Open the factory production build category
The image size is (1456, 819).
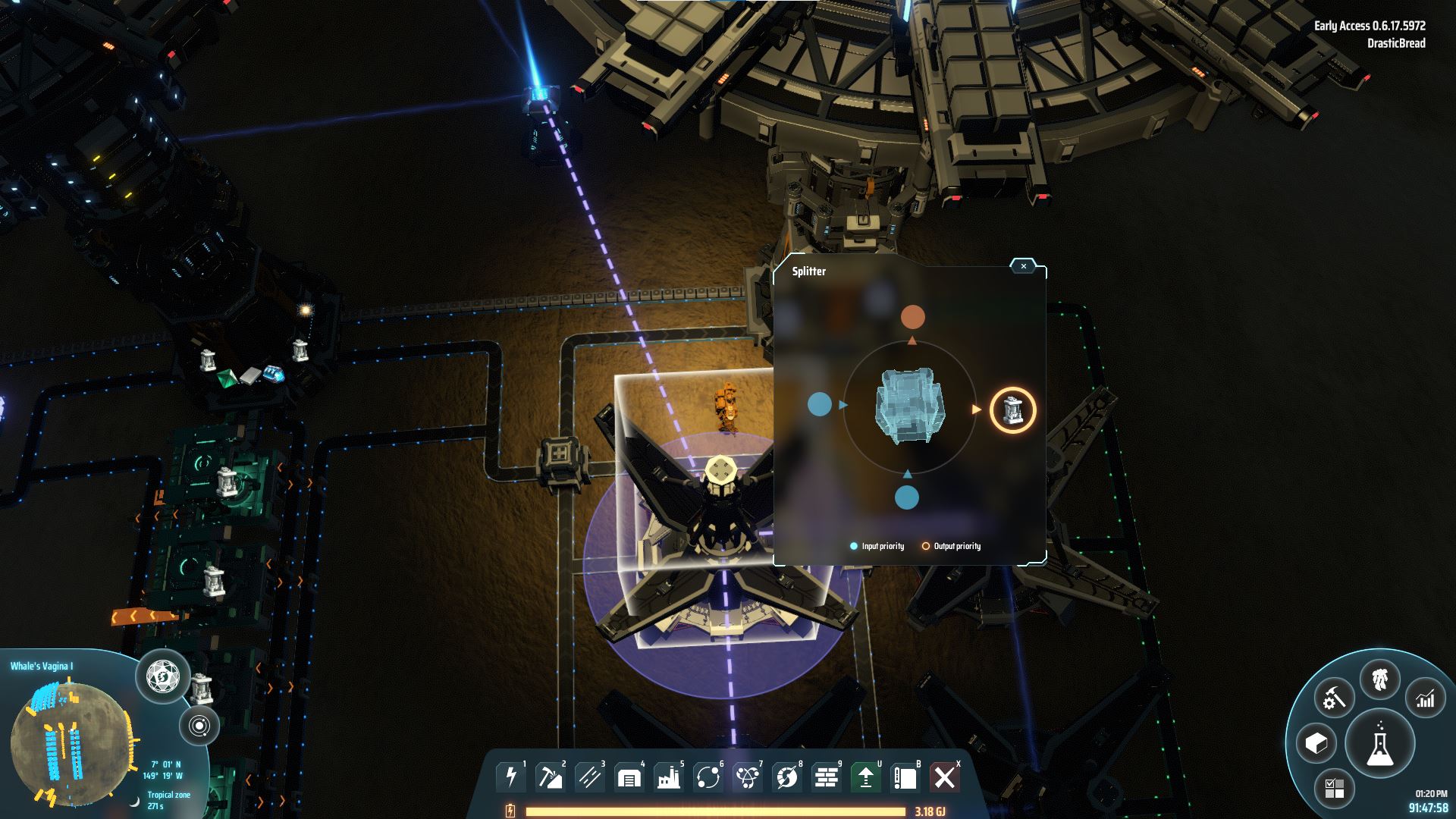click(669, 777)
